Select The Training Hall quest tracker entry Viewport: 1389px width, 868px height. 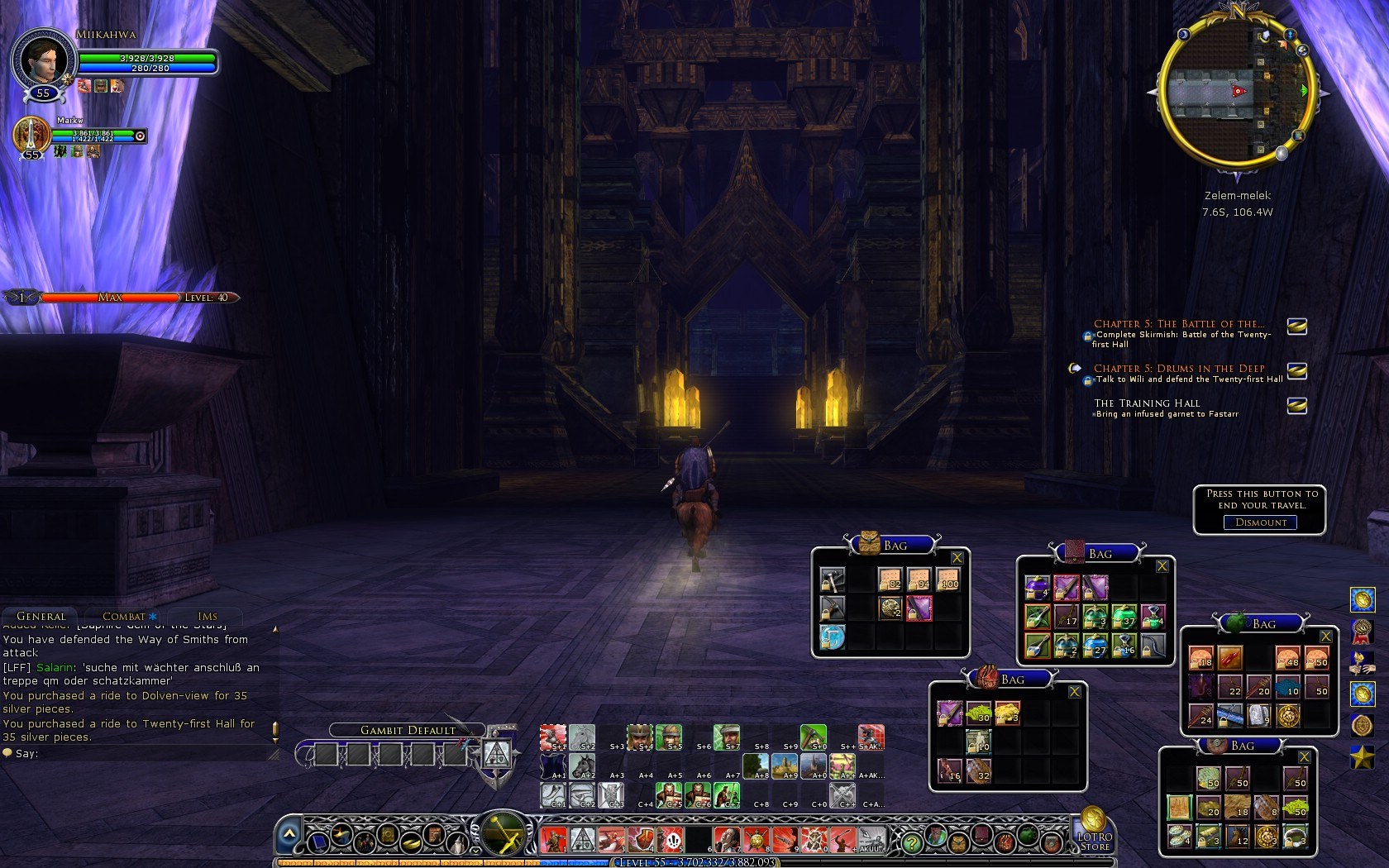1147,403
